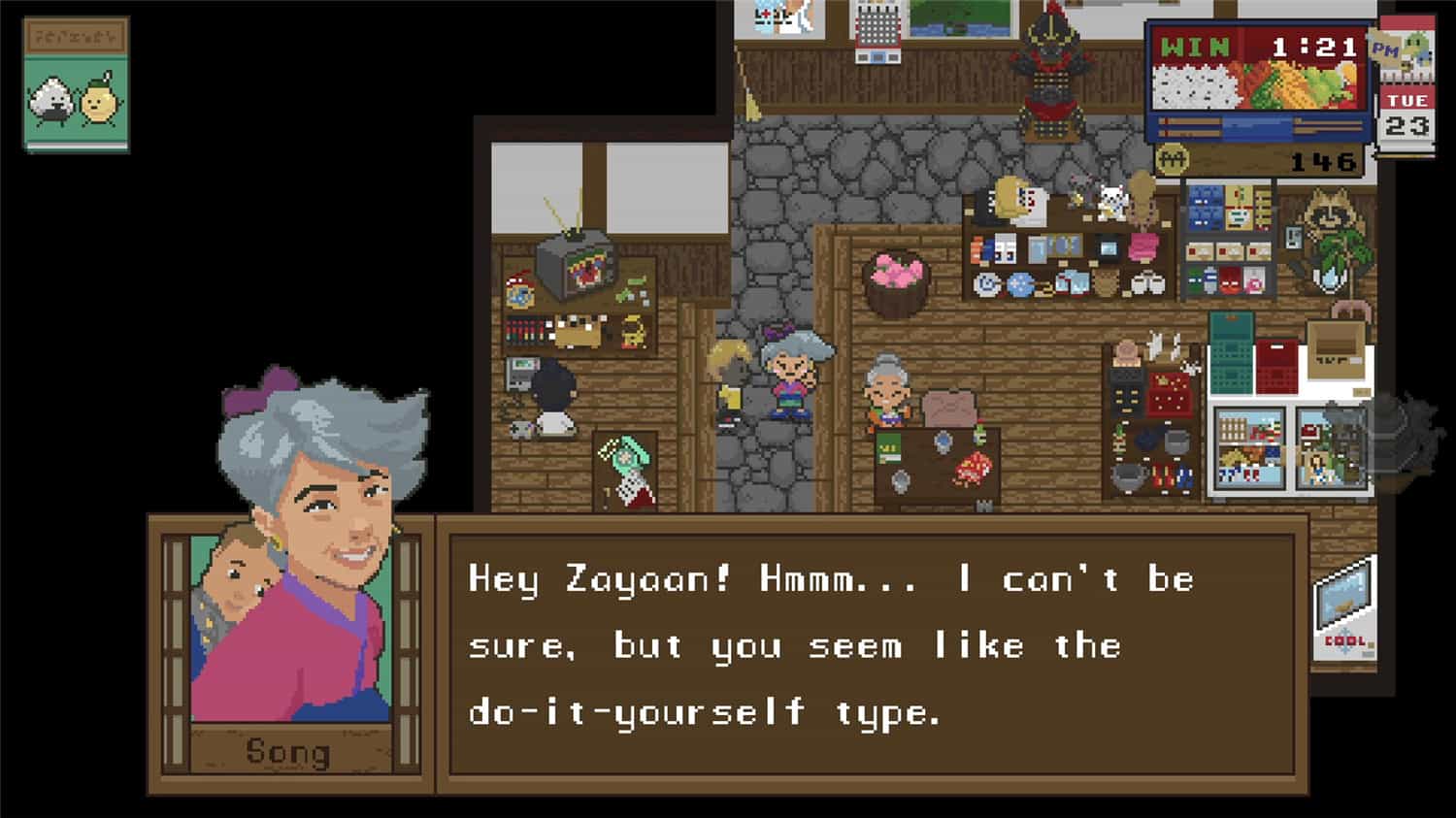
Task: Select the samurai armor display
Action: point(1052,68)
